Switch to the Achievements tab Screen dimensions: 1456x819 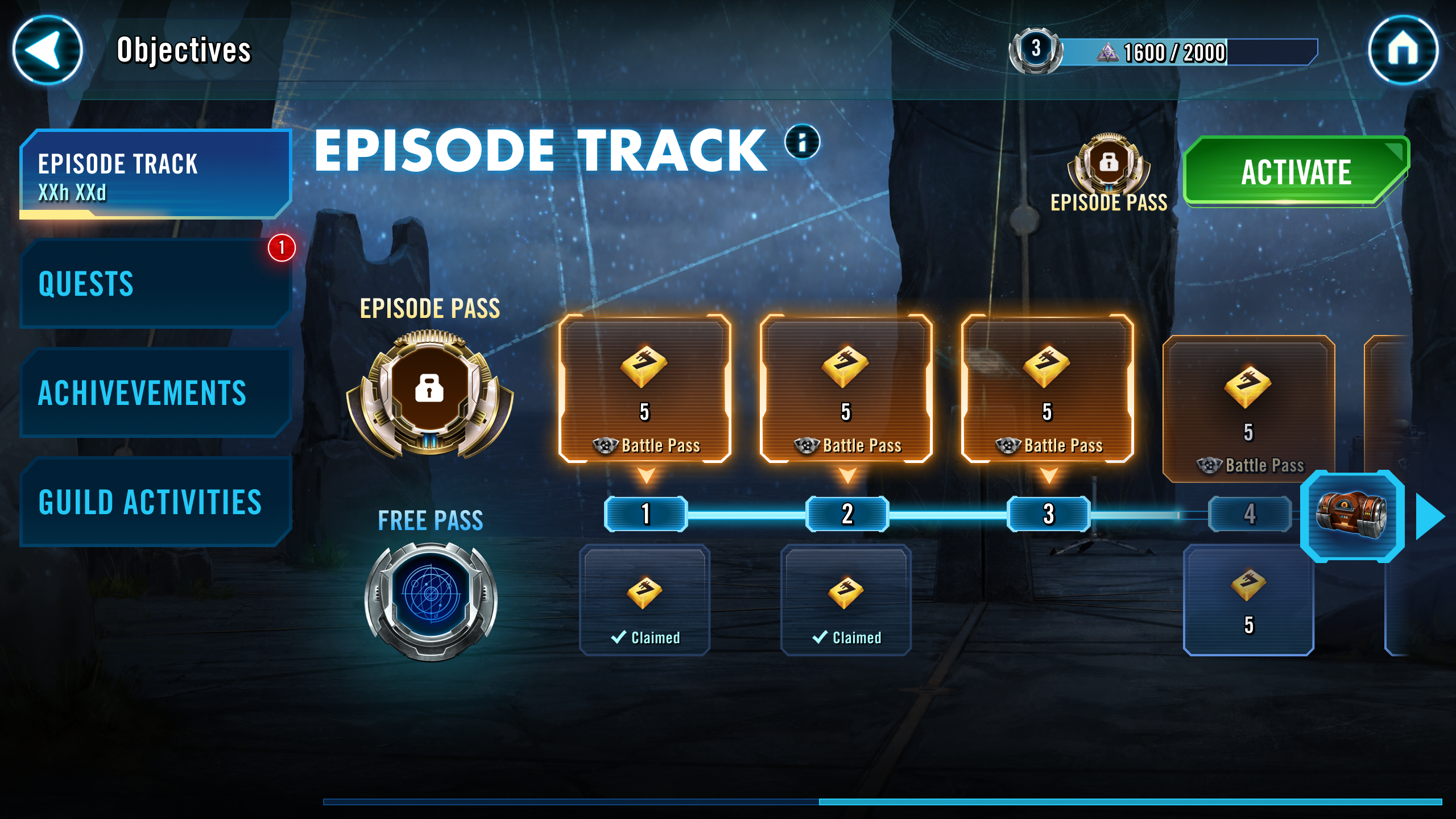(155, 392)
